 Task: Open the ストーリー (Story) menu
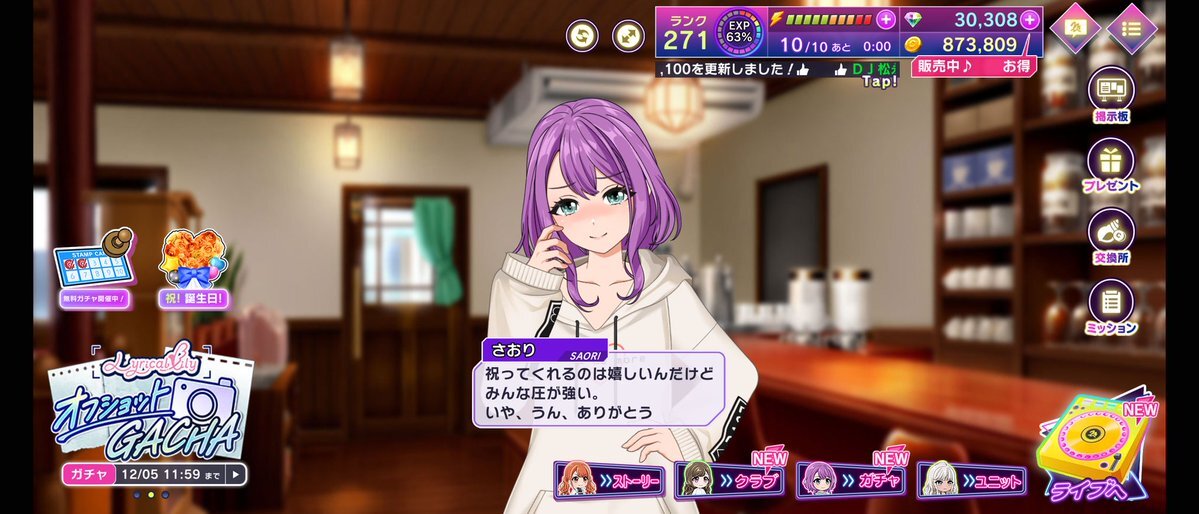coord(610,481)
